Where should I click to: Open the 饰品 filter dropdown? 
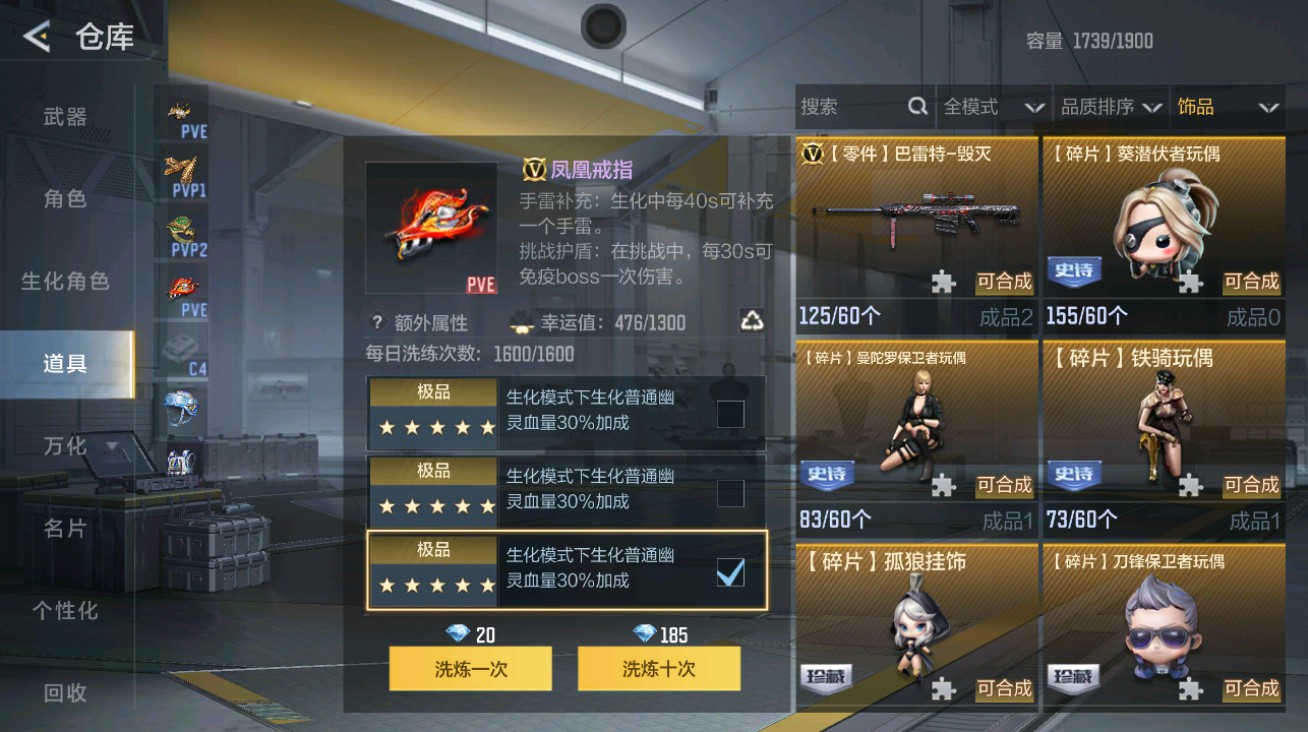coord(1227,106)
